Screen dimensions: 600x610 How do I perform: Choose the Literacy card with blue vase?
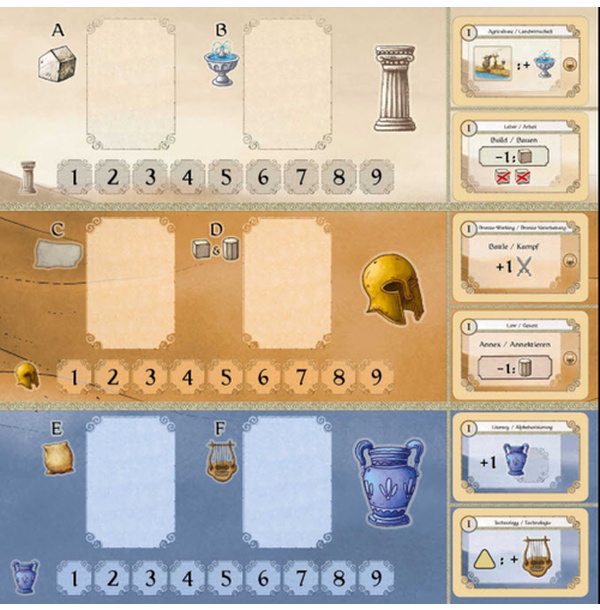click(x=522, y=456)
